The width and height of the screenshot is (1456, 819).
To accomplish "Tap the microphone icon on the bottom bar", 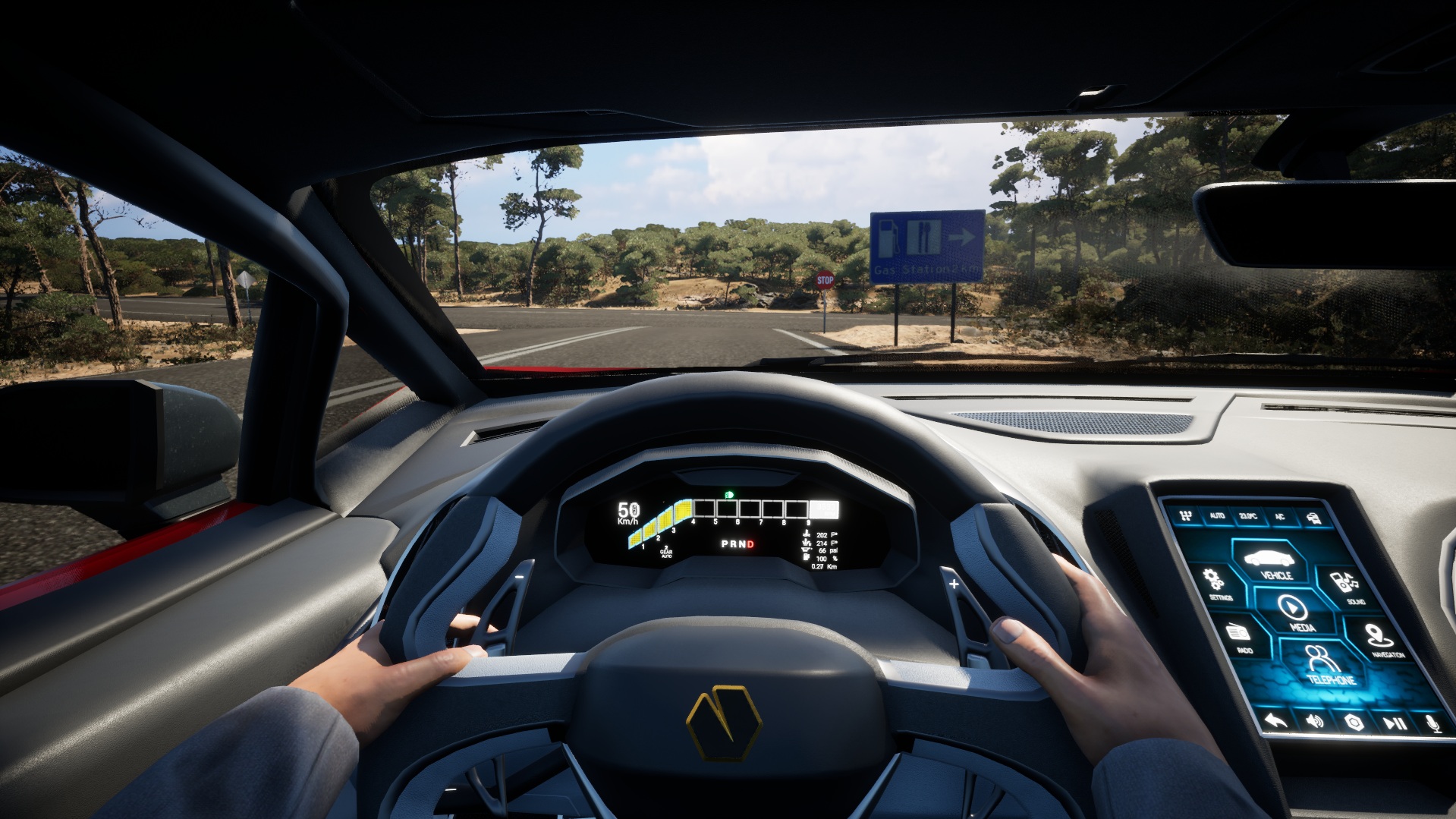I will (1432, 723).
